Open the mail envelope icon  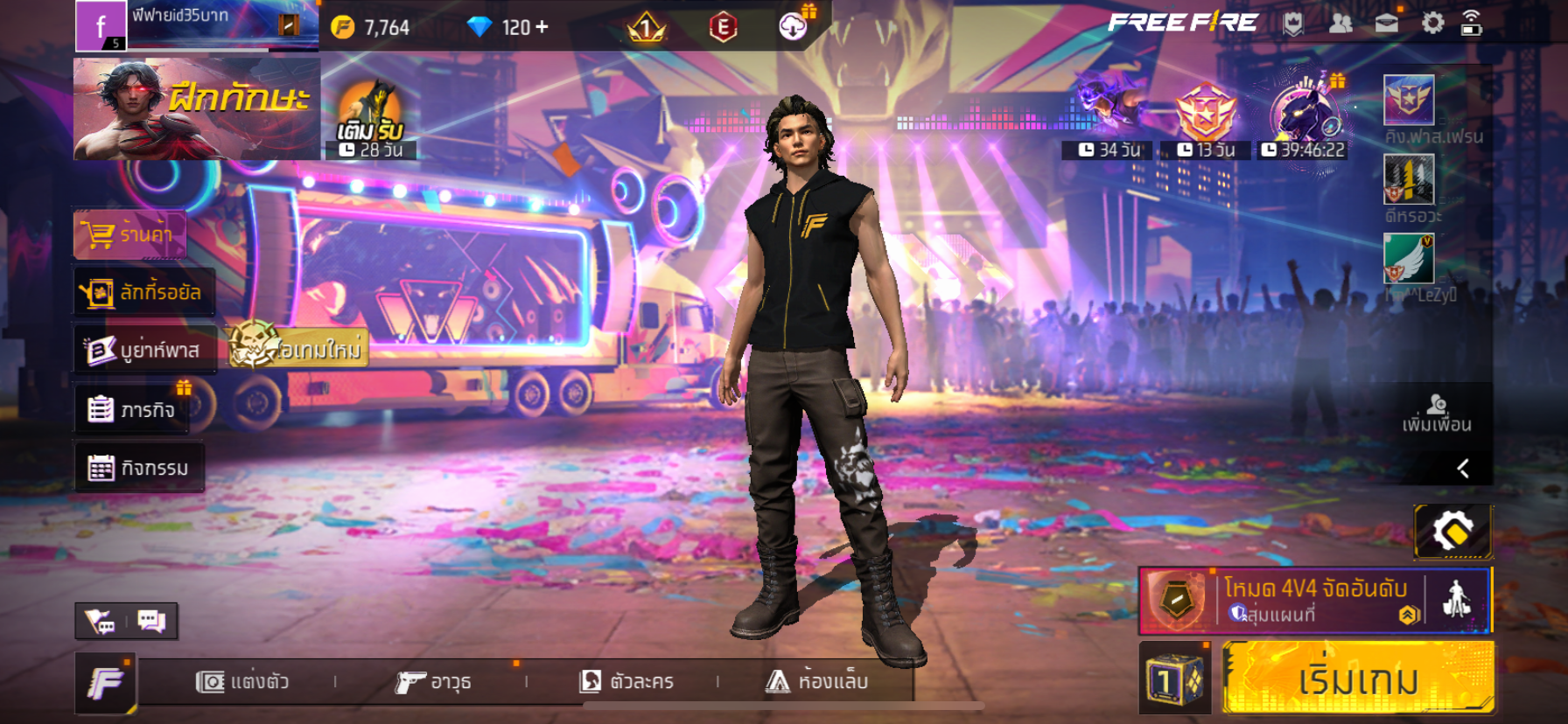point(1386,24)
